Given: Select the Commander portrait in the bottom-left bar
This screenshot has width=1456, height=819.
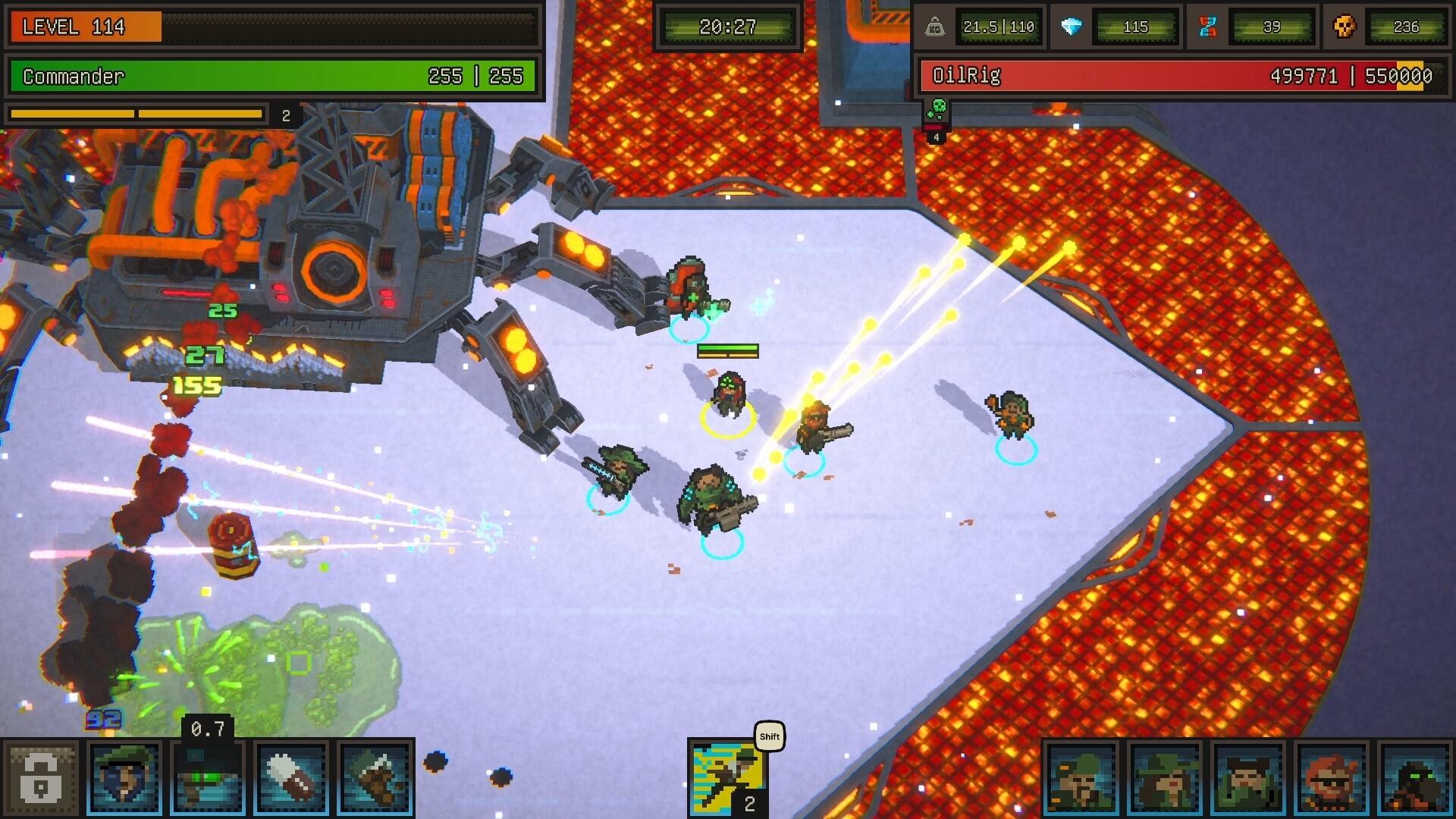Looking at the screenshot, I should [x=124, y=777].
